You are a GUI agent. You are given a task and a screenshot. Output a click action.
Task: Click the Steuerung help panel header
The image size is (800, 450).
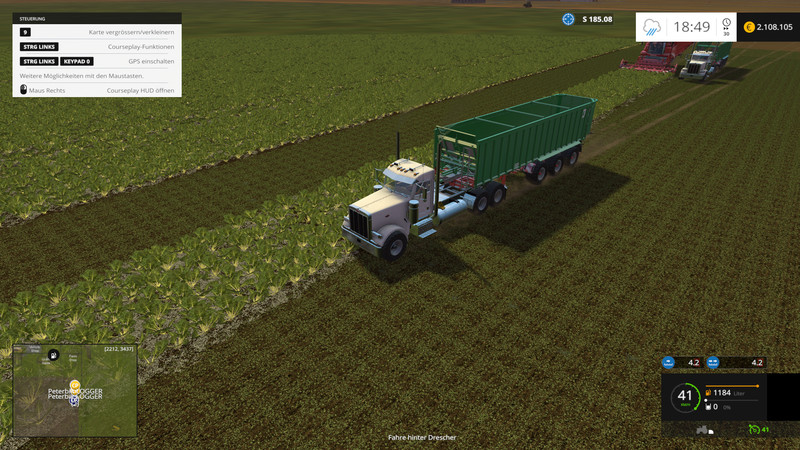coord(97,18)
